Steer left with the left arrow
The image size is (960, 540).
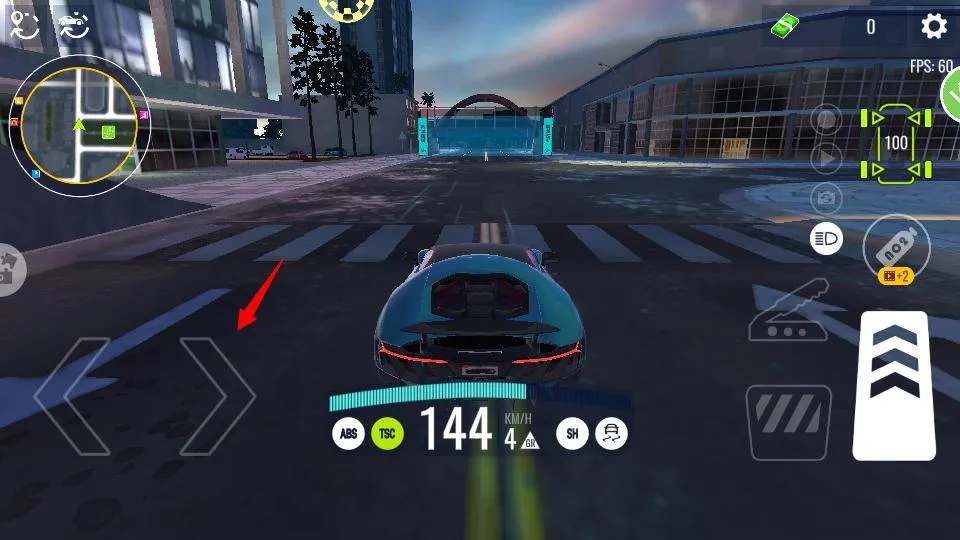pos(72,396)
